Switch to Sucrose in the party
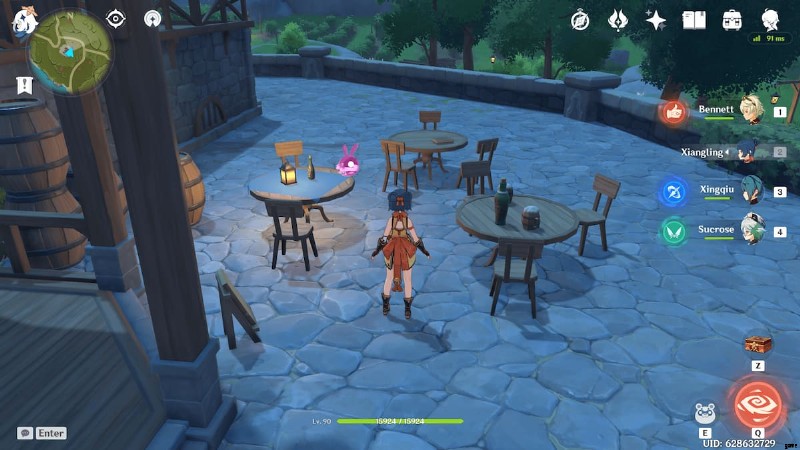 pos(748,230)
